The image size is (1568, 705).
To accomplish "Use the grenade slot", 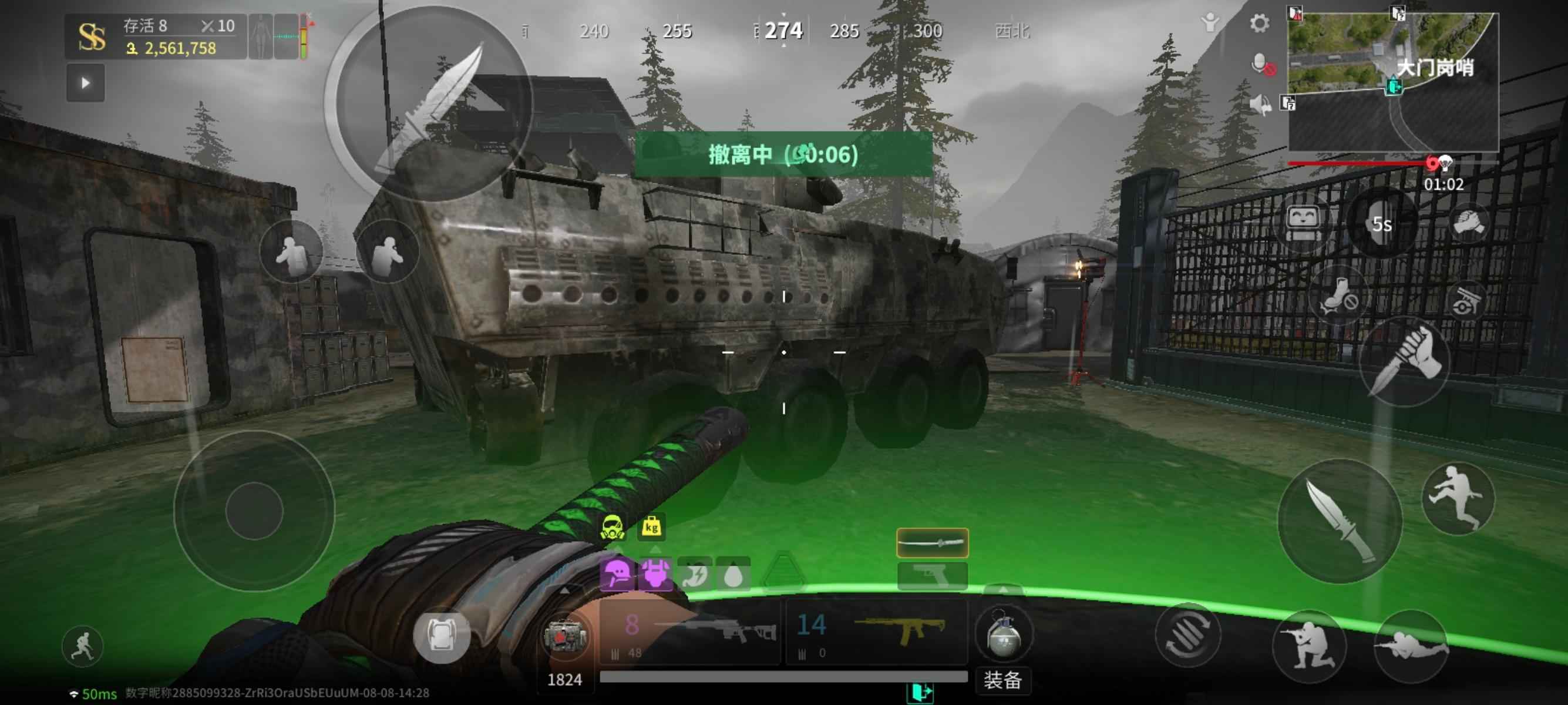I will [x=1002, y=634].
